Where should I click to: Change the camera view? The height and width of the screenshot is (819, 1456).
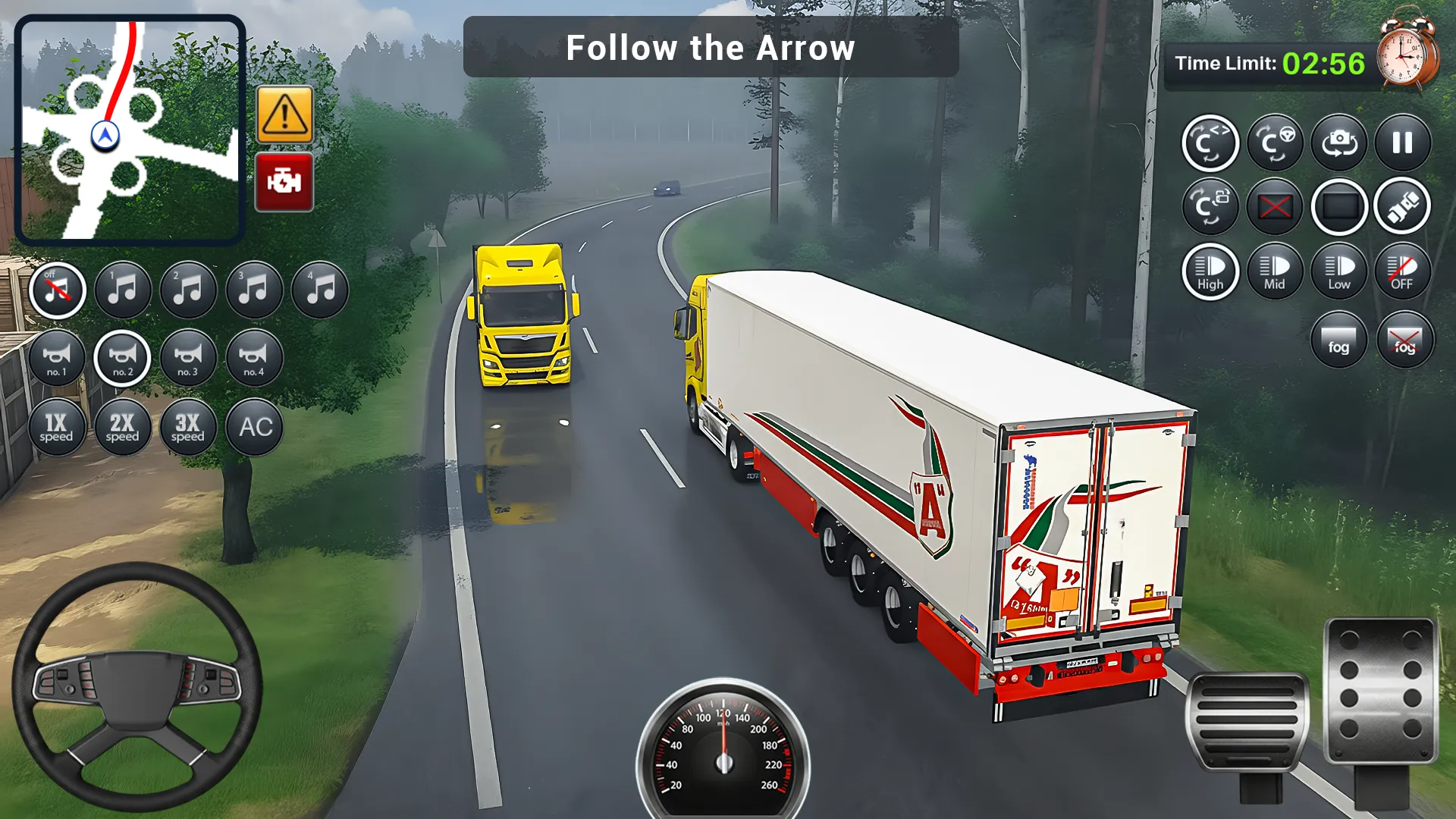pos(1339,143)
